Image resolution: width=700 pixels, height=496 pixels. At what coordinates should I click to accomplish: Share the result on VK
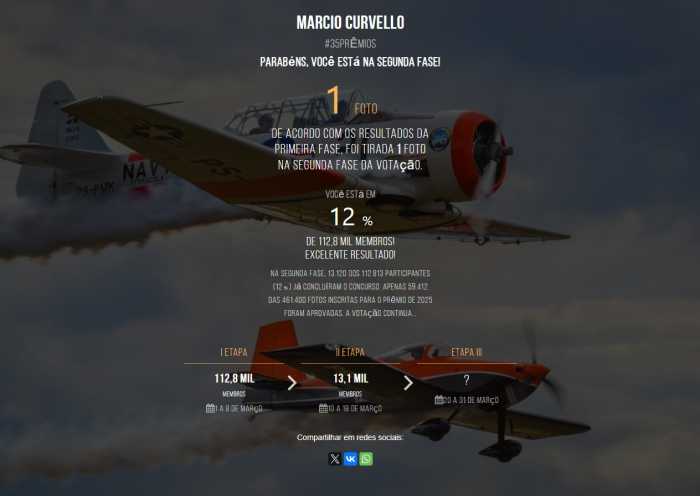tap(350, 459)
